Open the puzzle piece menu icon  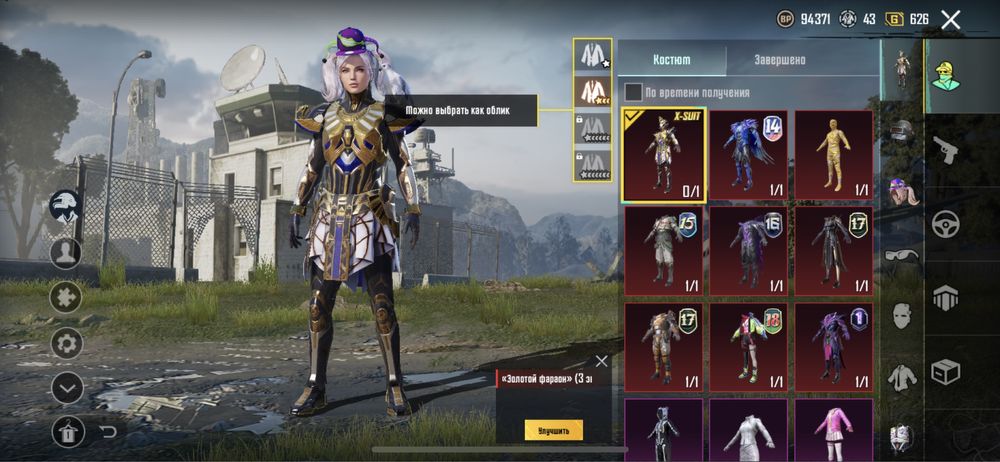[x=67, y=298]
